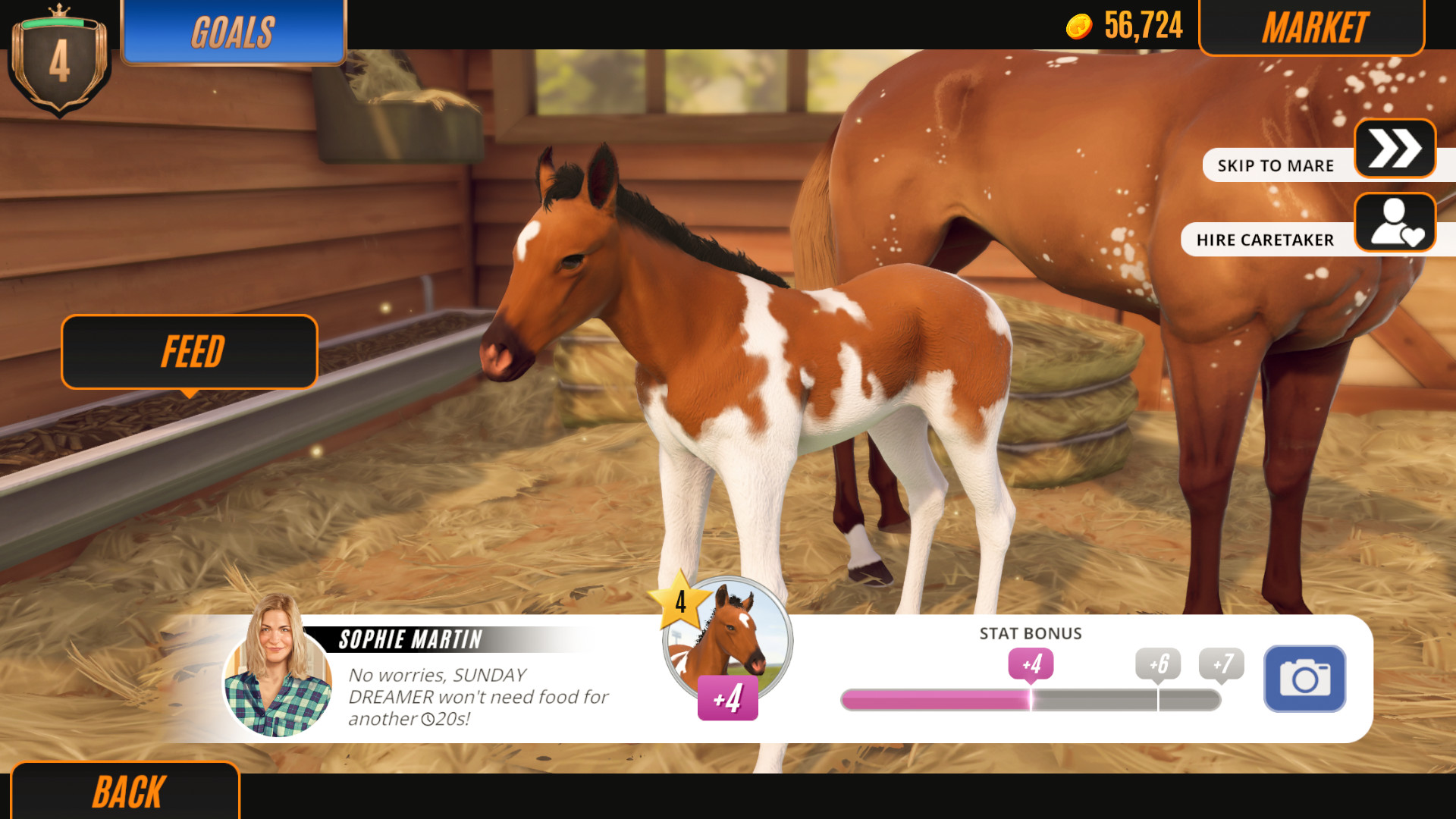The image size is (1456, 819).
Task: Select the Hire Caretaker person icon
Action: pos(1396,222)
